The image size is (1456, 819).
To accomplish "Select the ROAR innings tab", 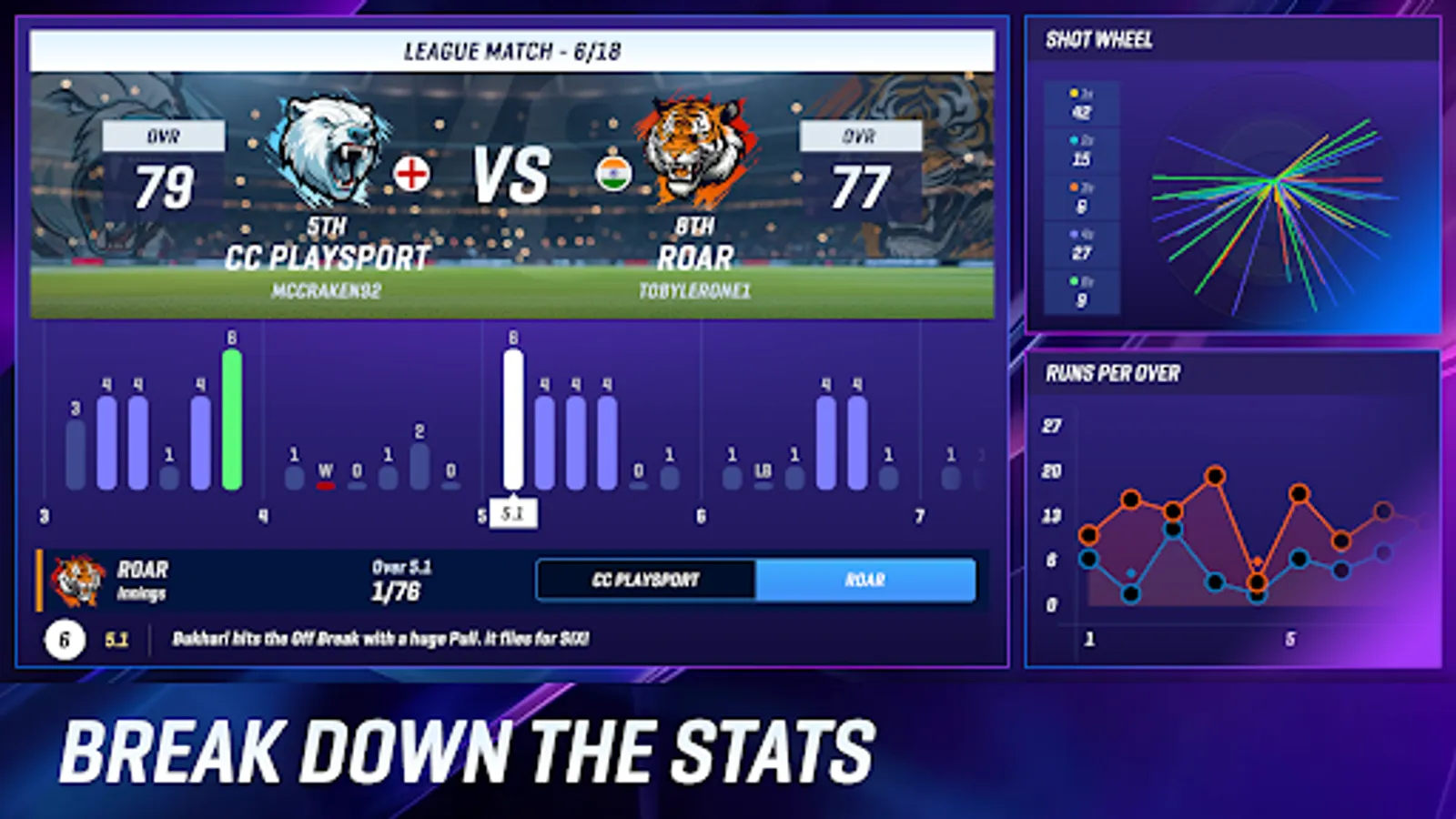I will 866,580.
